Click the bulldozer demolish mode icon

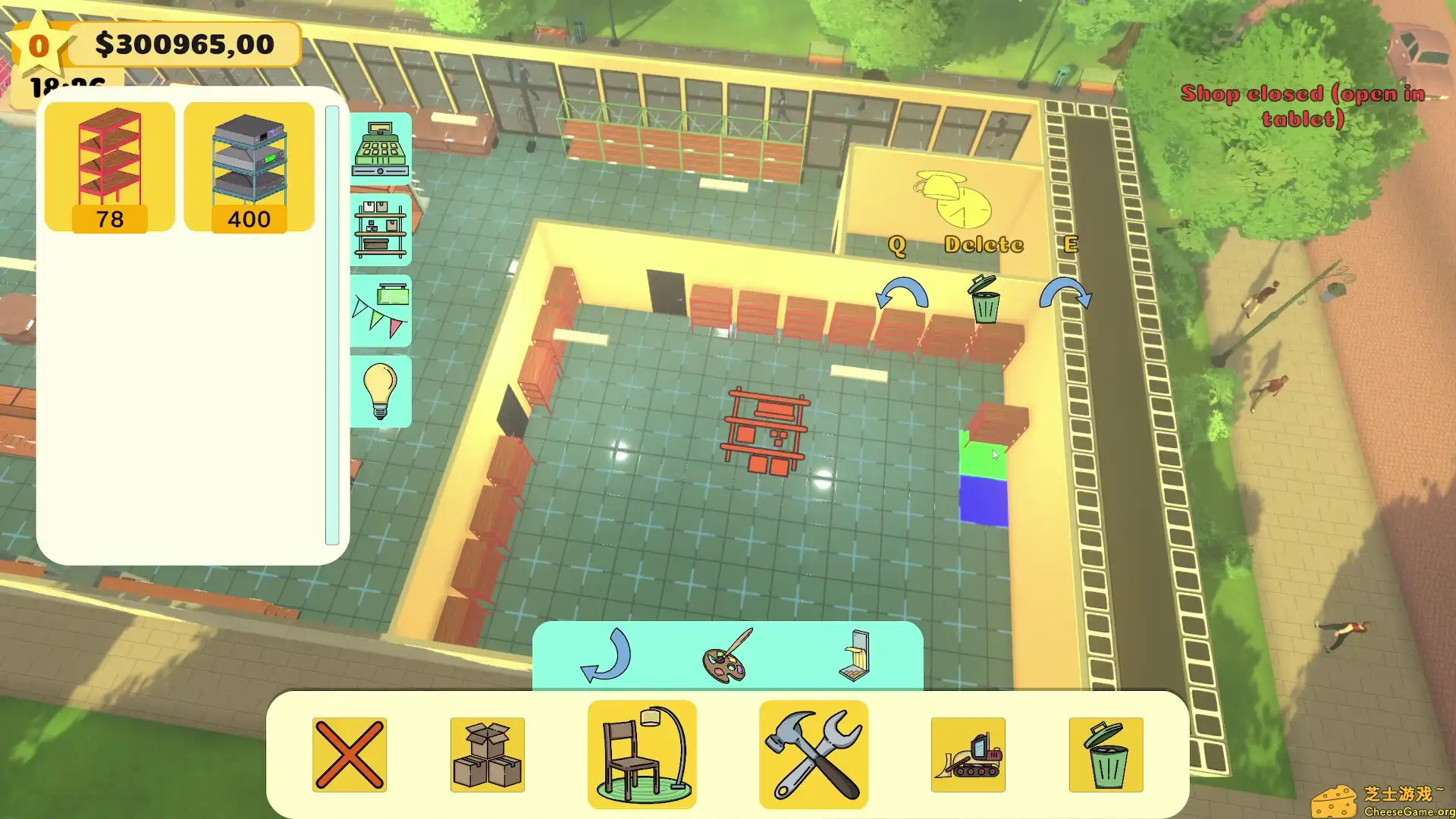(x=968, y=755)
